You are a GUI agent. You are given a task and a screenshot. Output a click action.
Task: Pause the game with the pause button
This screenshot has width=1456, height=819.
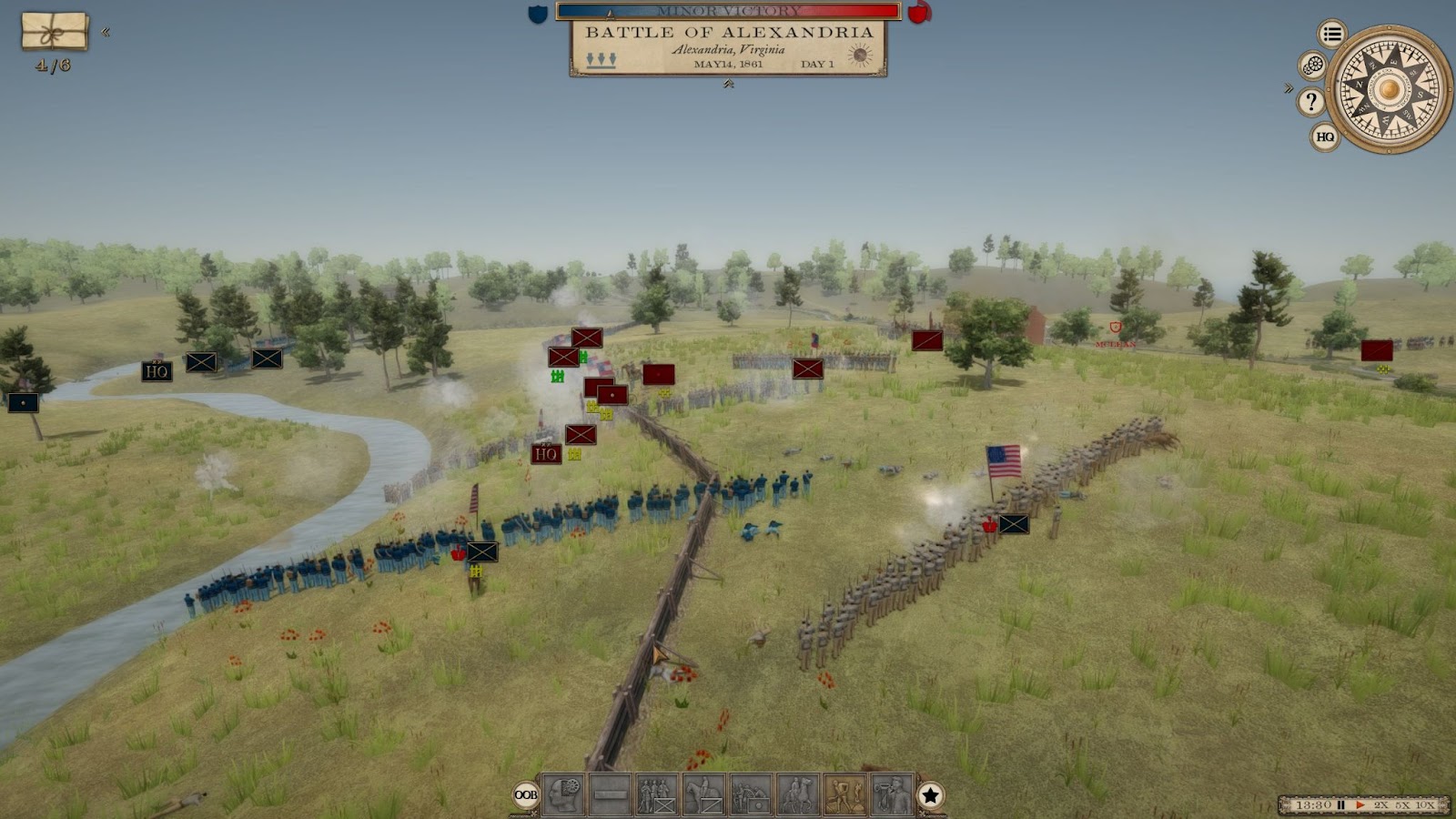click(1340, 805)
